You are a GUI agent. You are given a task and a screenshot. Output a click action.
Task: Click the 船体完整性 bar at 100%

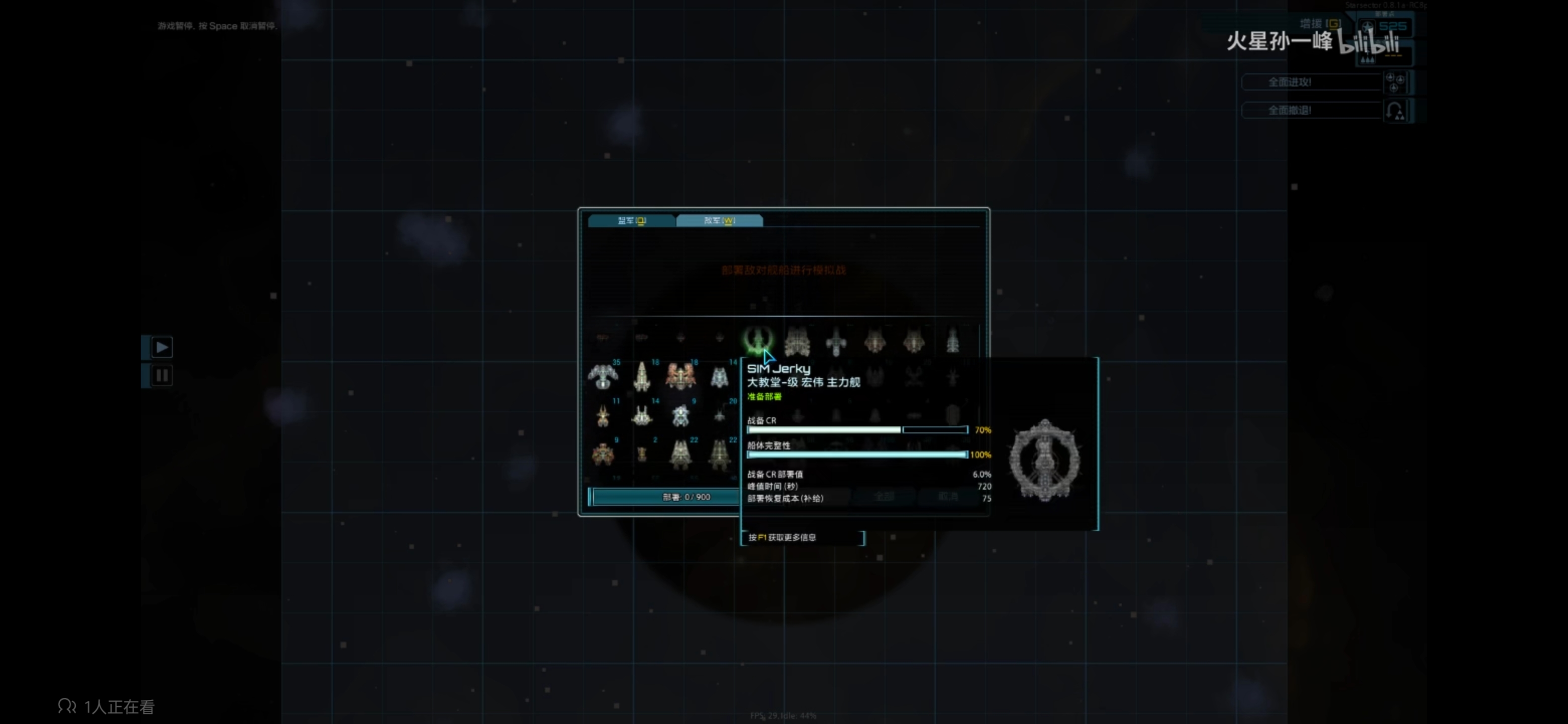[x=856, y=455]
